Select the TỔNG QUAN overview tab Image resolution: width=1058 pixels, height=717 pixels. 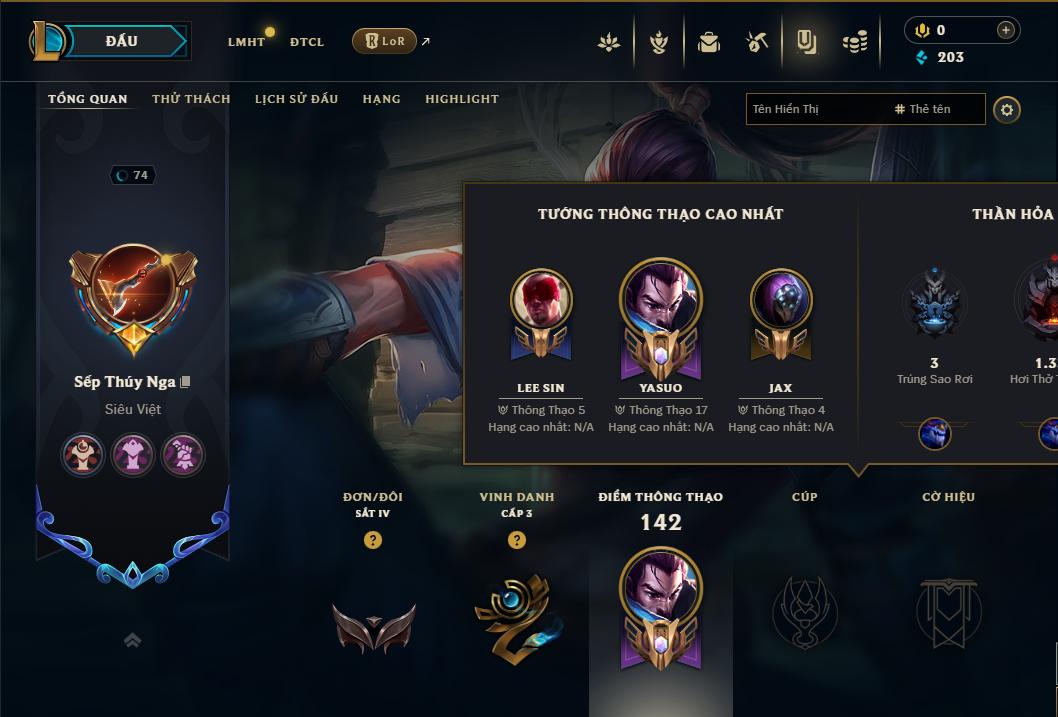pyautogui.click(x=88, y=99)
